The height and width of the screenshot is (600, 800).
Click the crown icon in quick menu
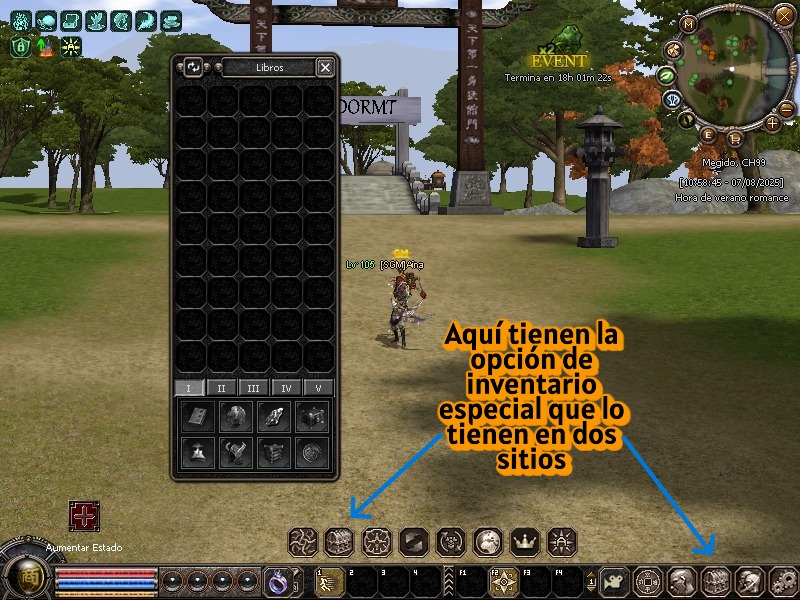pos(524,541)
